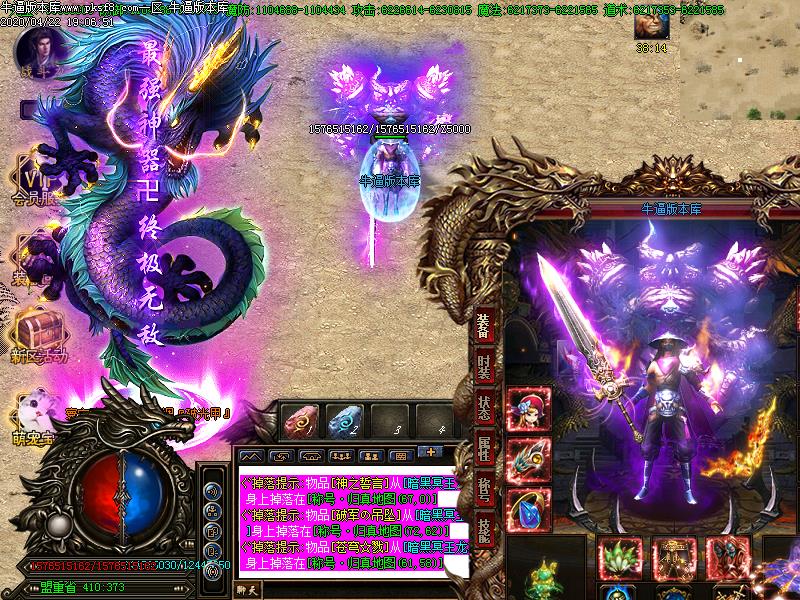The image size is (800, 600).
Task: Select the red armor equipment slot
Action: tap(728, 558)
